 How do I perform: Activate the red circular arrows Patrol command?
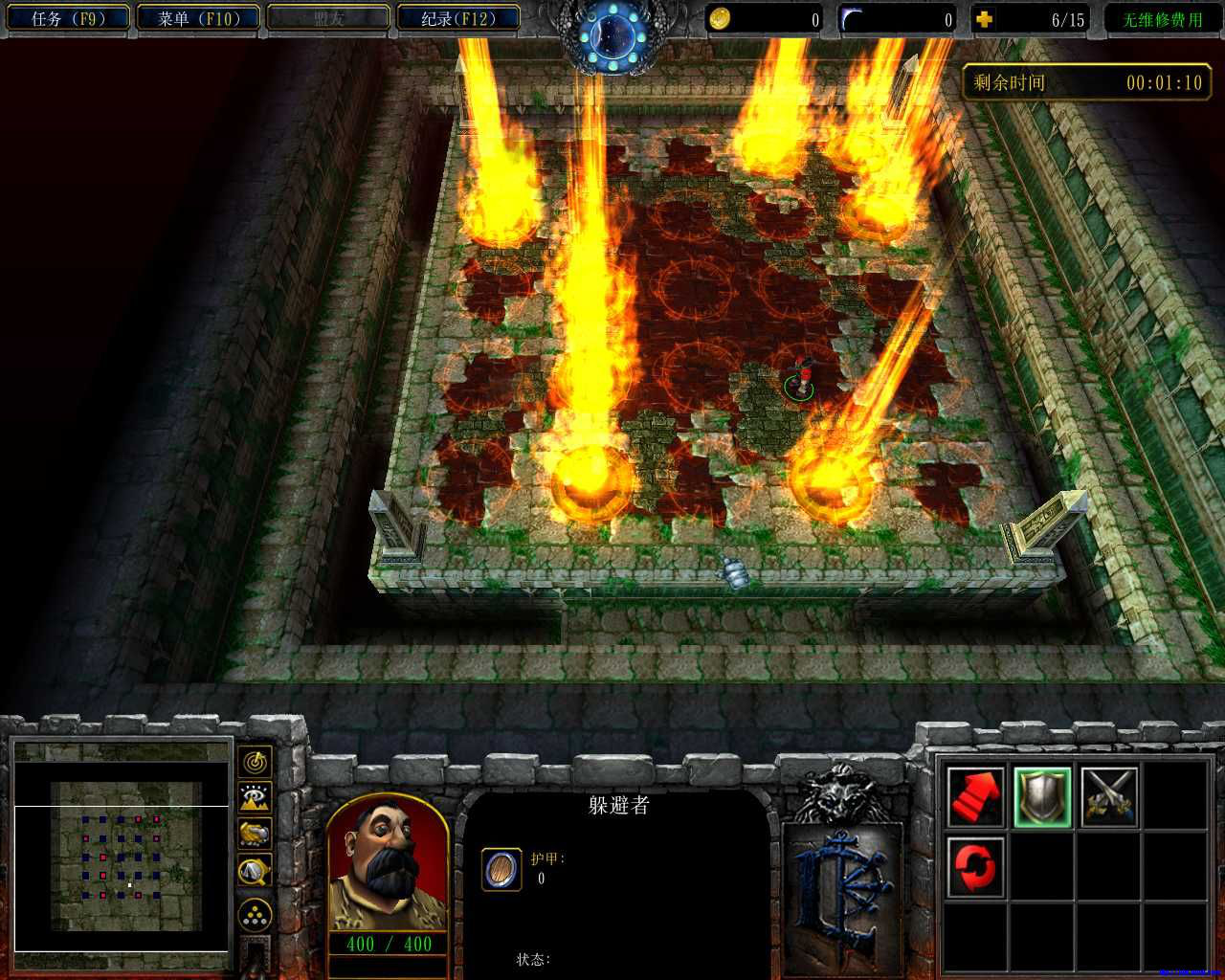975,867
